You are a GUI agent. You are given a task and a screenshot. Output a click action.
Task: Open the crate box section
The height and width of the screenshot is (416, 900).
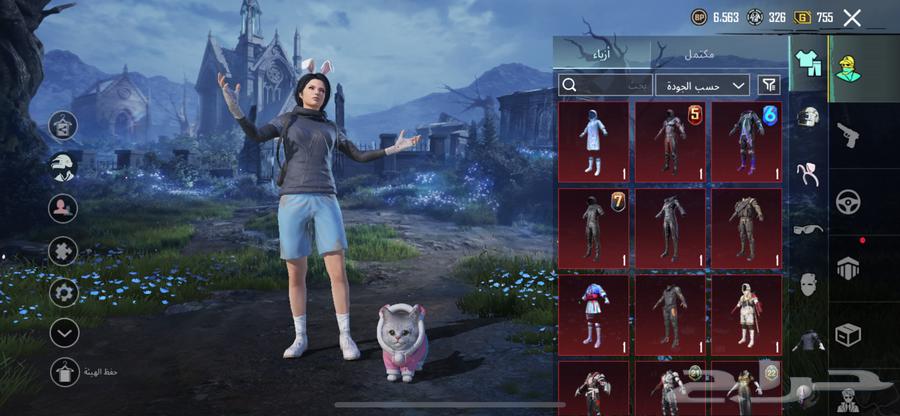[x=848, y=334]
